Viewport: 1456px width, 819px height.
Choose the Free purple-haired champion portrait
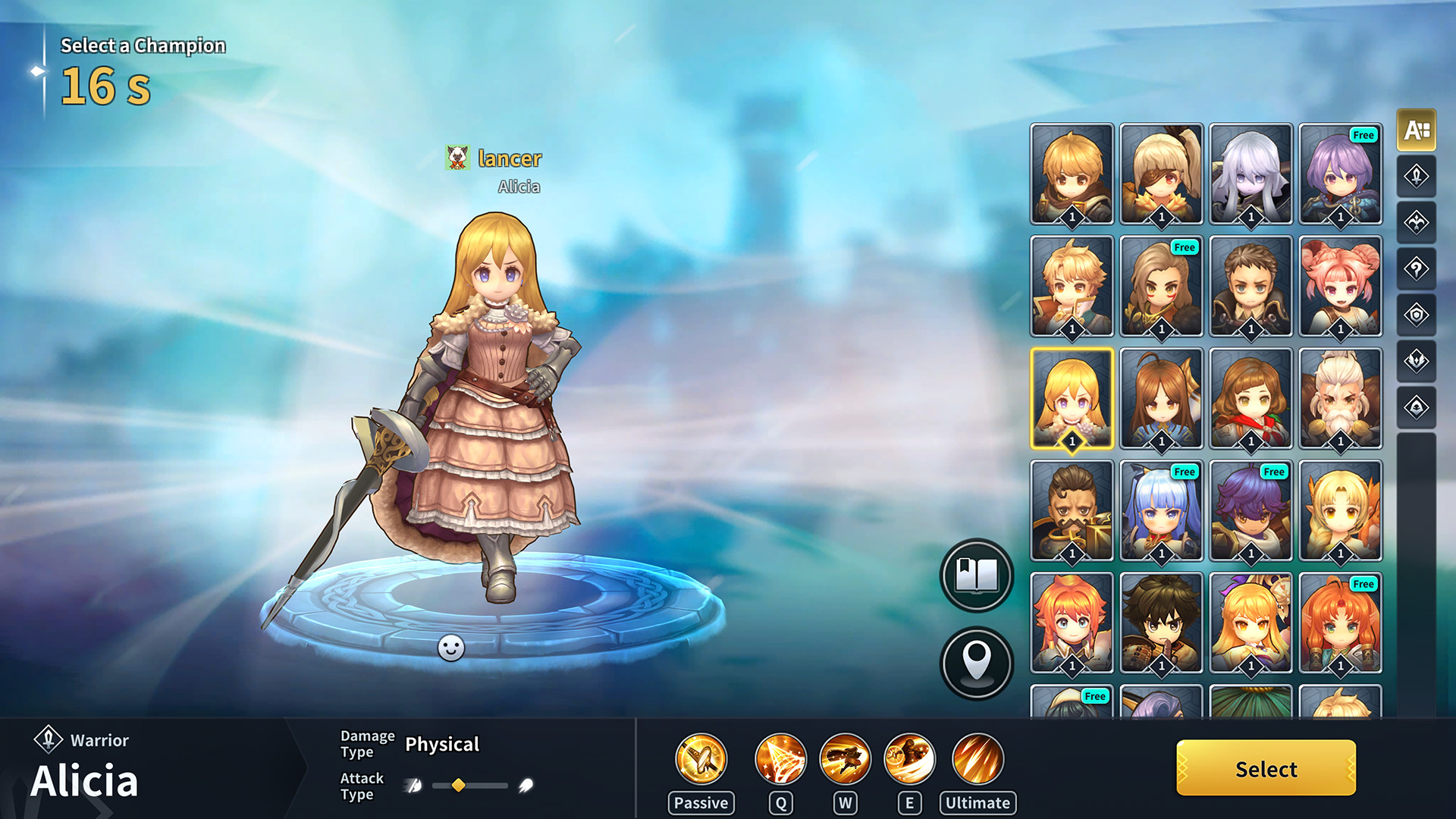point(1340,174)
